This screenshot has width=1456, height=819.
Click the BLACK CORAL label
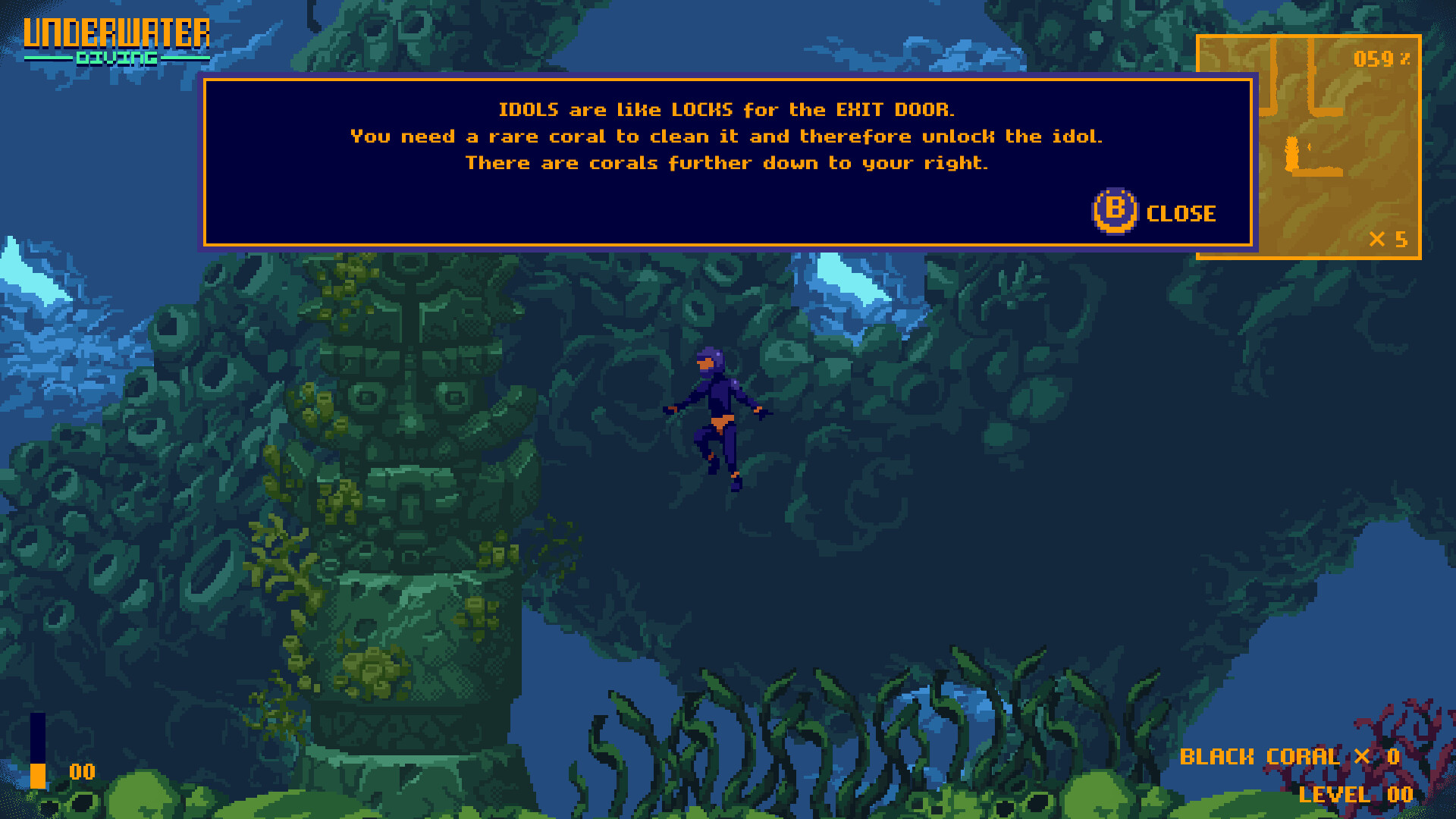pyautogui.click(x=1260, y=756)
